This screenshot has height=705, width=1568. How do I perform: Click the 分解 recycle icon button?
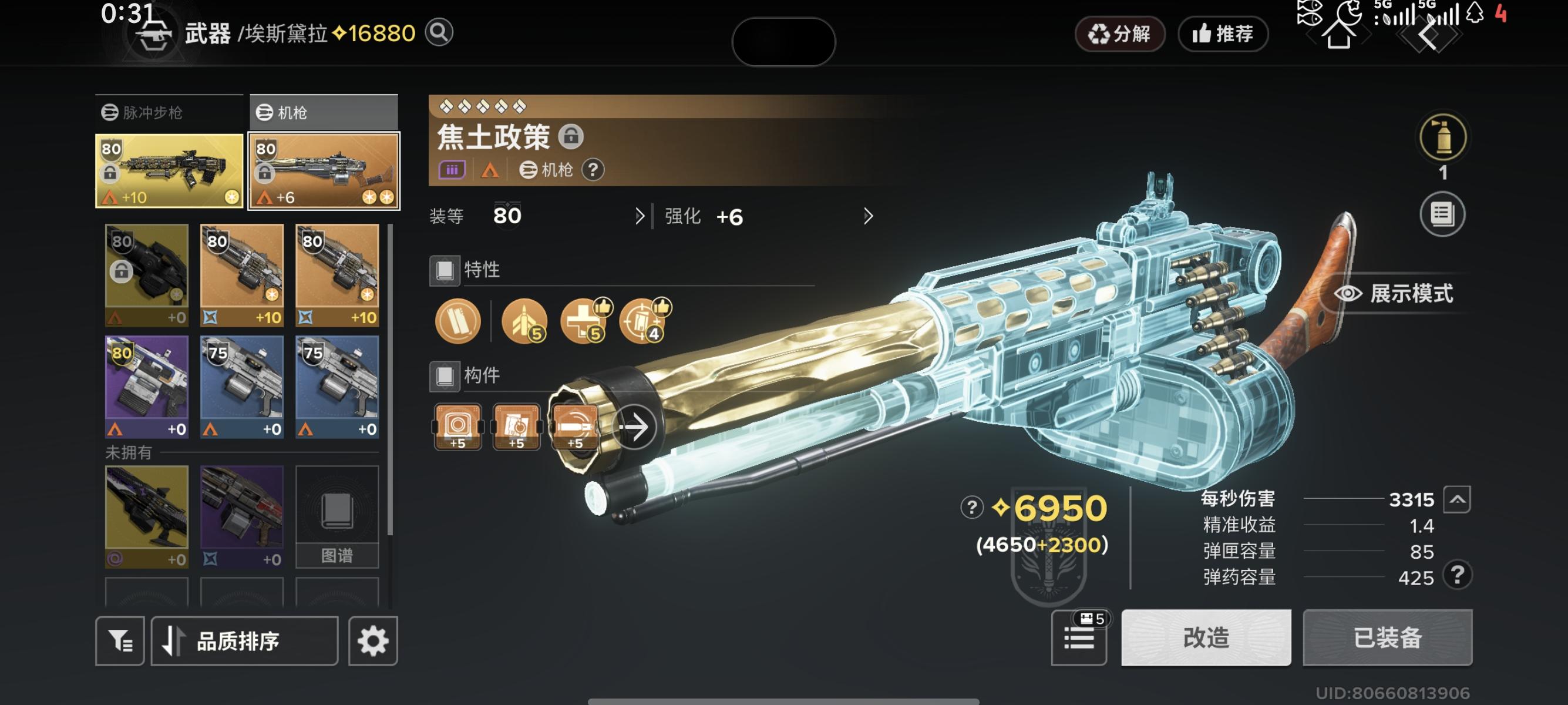coord(1119,35)
